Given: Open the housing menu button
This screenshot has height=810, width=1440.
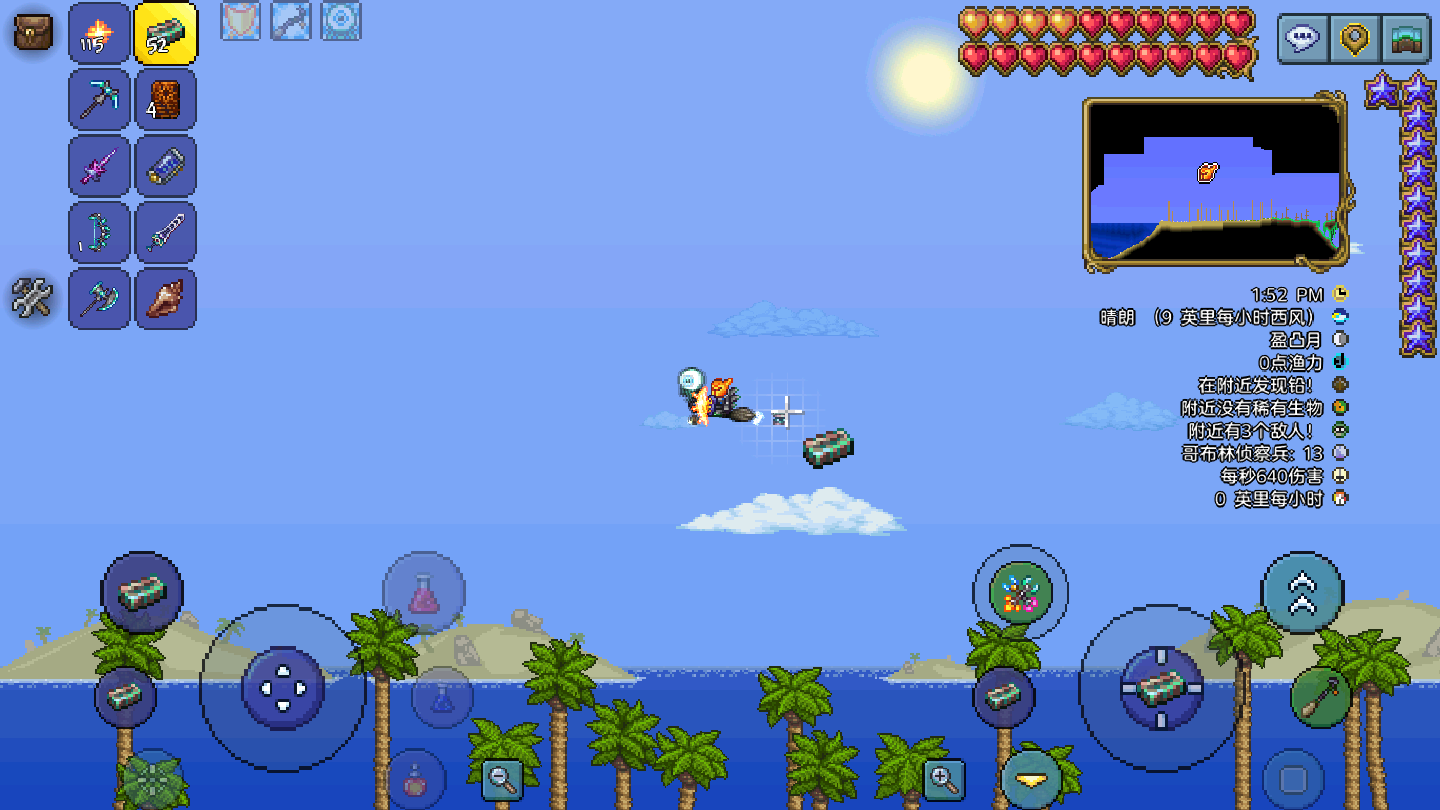Looking at the screenshot, I should [x=1406, y=39].
